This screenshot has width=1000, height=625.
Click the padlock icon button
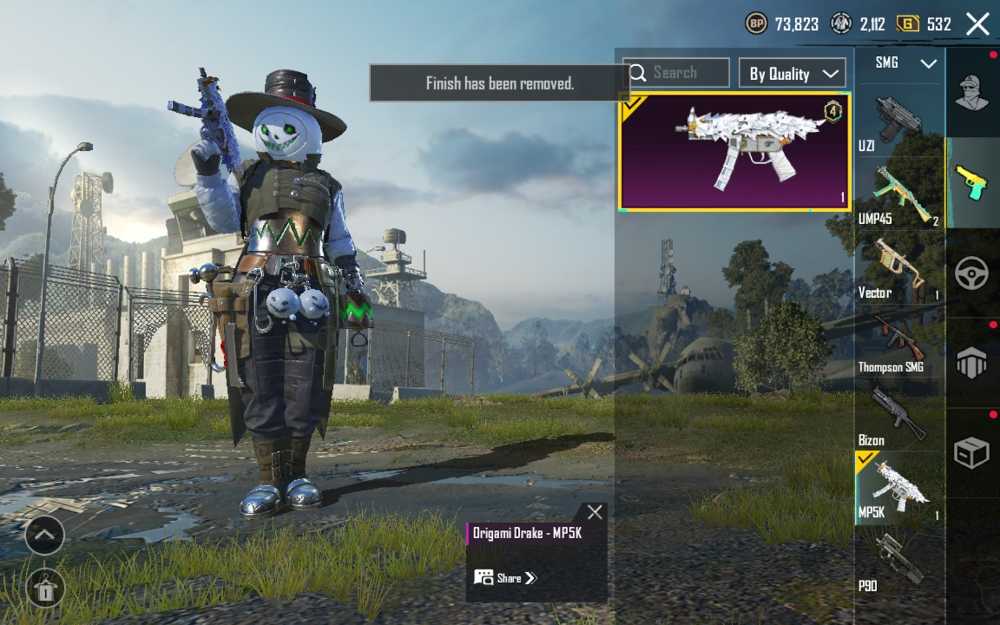(x=45, y=589)
